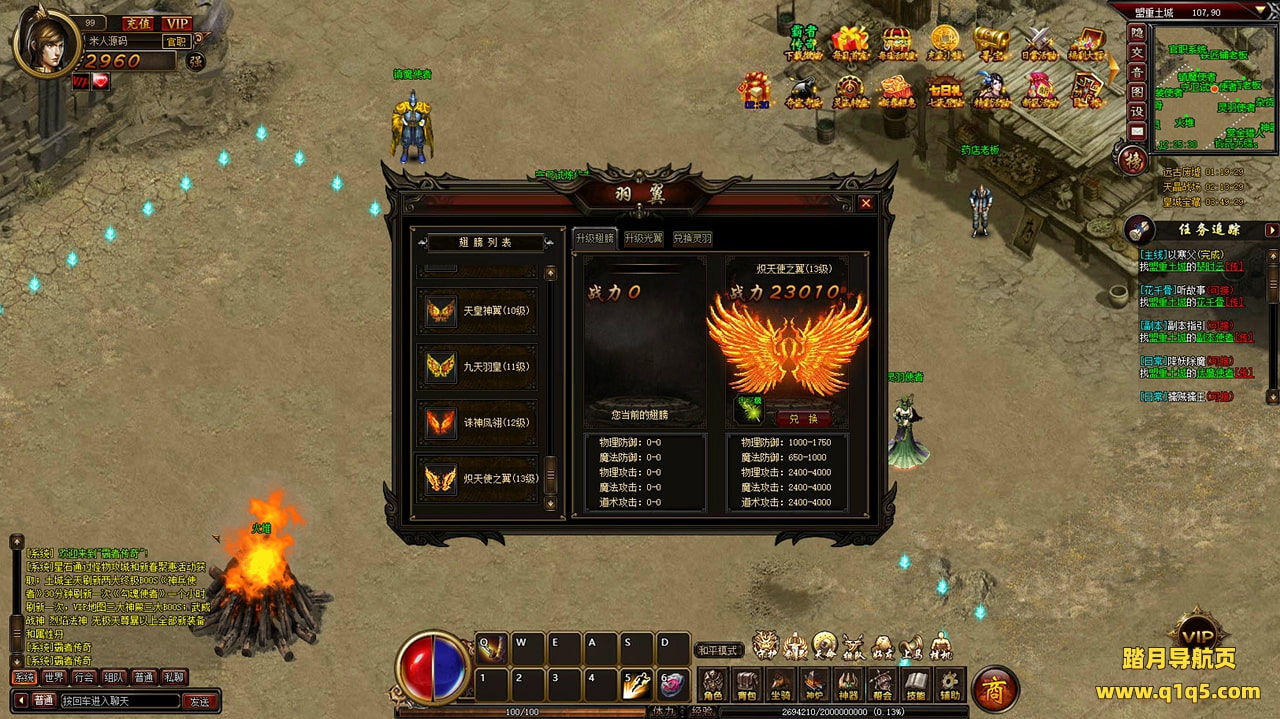Activate the 挂机 auto-battle icon

point(941,646)
